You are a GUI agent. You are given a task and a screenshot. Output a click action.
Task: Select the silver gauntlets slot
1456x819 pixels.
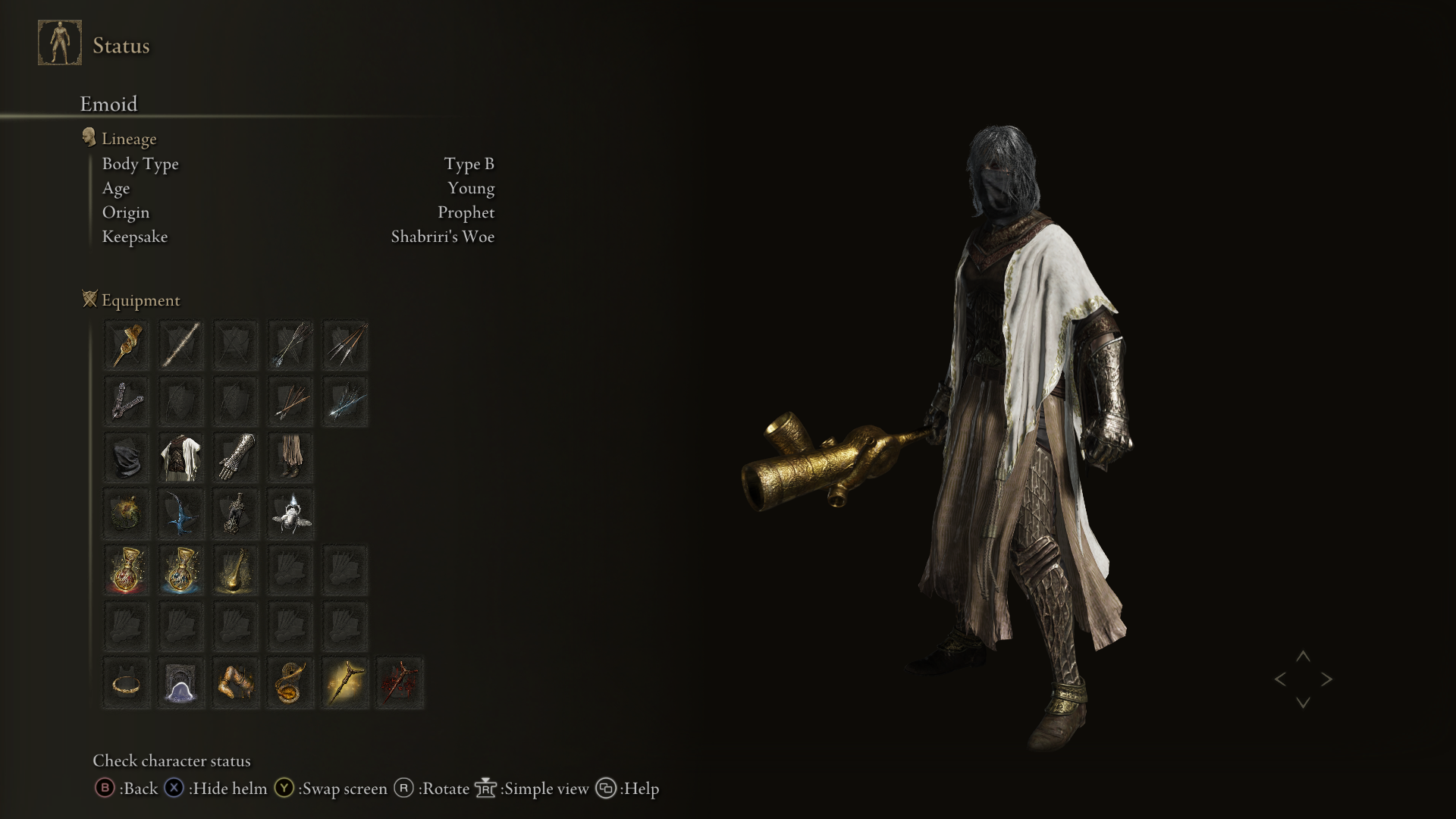pos(236,457)
